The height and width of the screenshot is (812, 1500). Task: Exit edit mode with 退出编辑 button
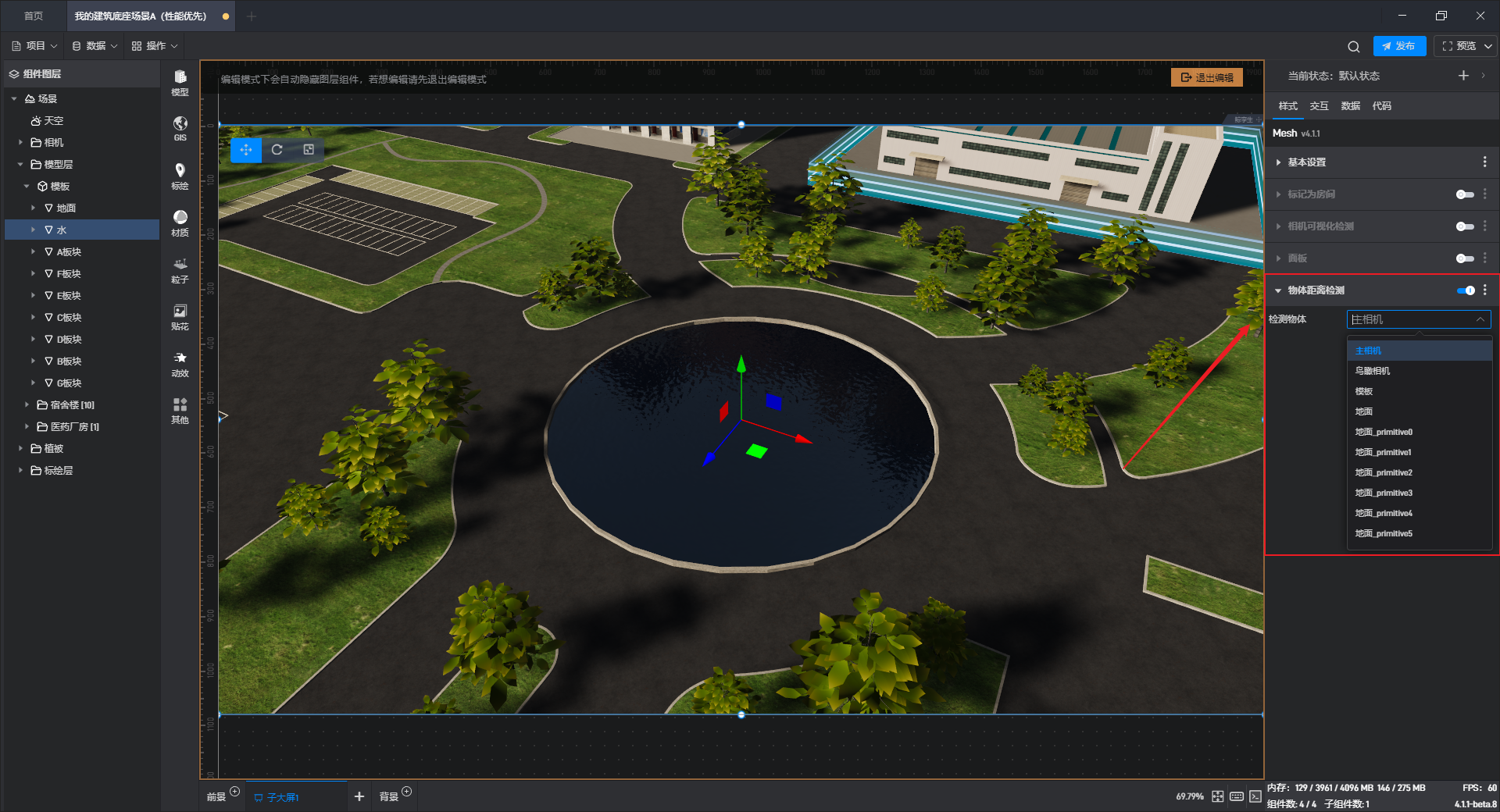tap(1207, 77)
